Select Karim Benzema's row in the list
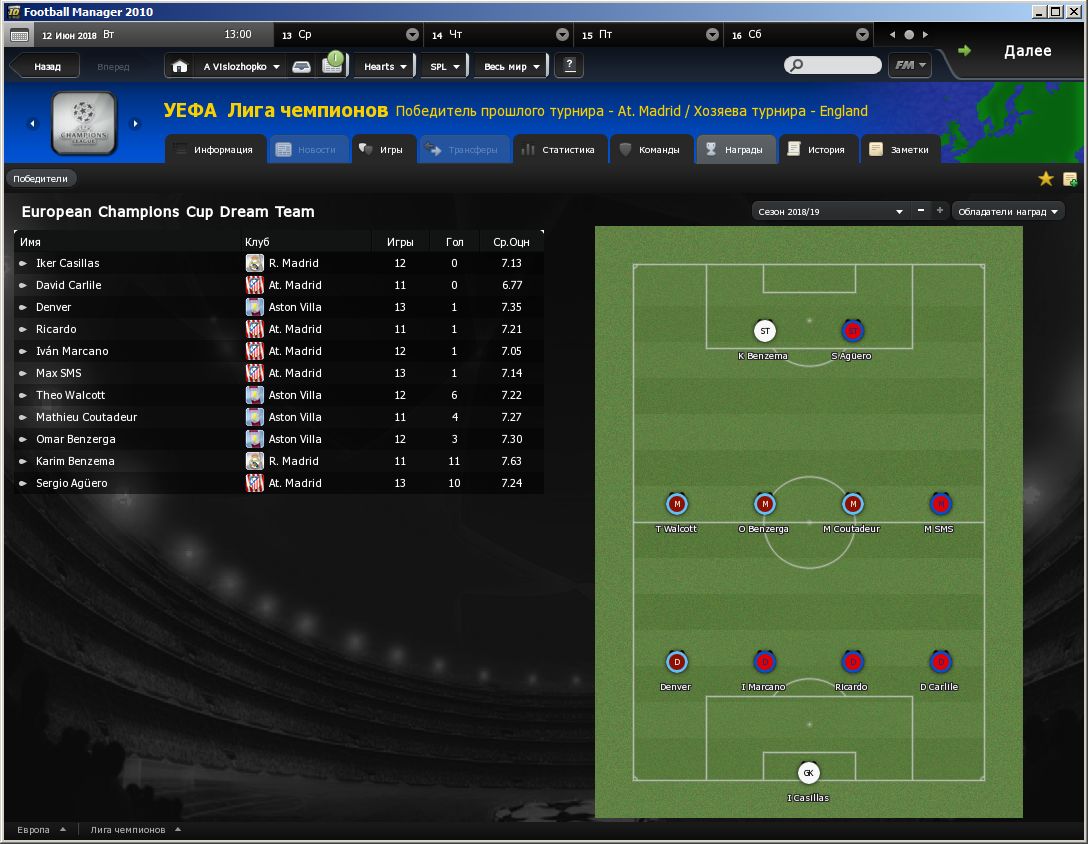1088x844 pixels. point(75,461)
